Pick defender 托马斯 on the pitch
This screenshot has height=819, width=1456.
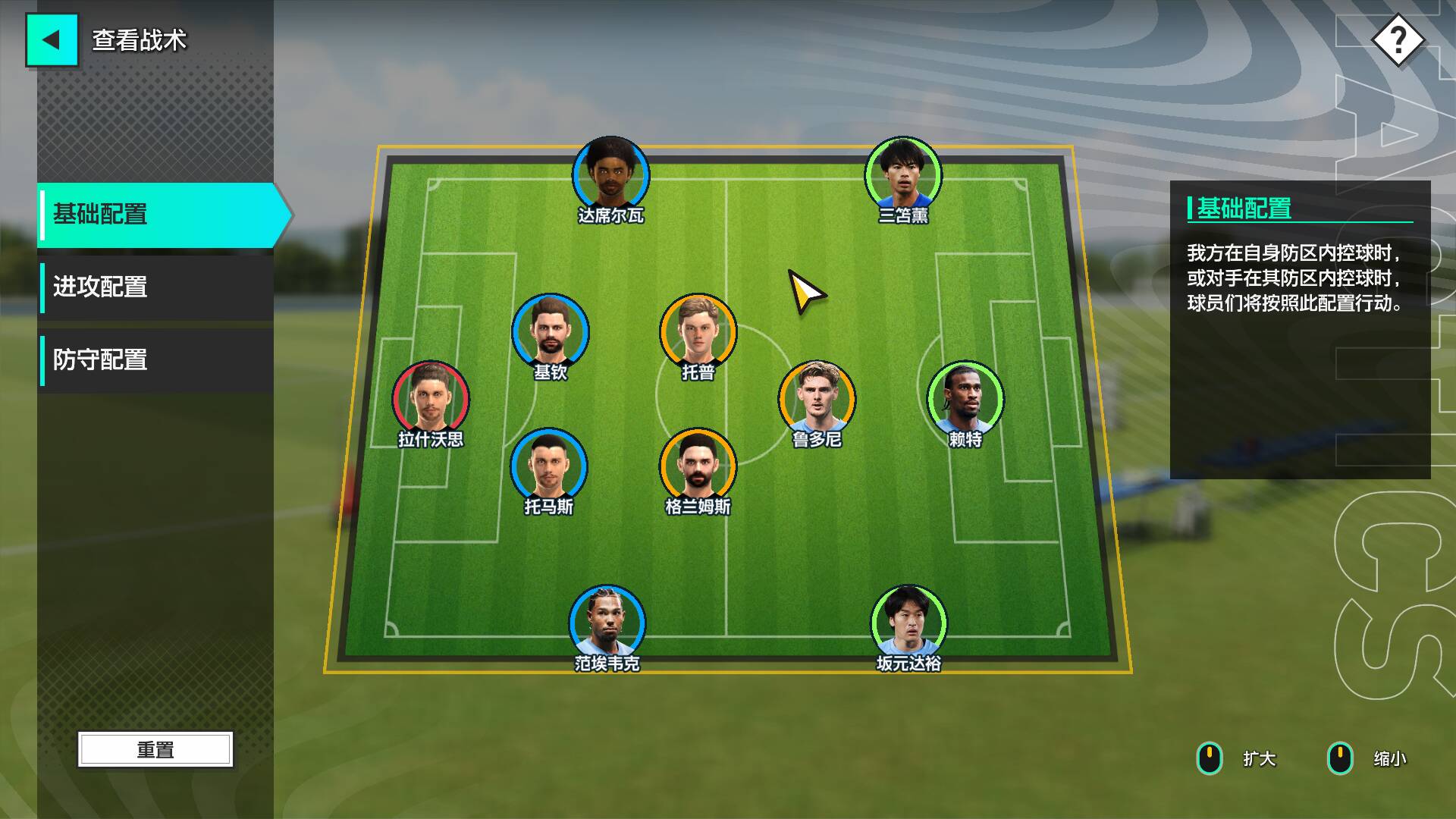(548, 466)
